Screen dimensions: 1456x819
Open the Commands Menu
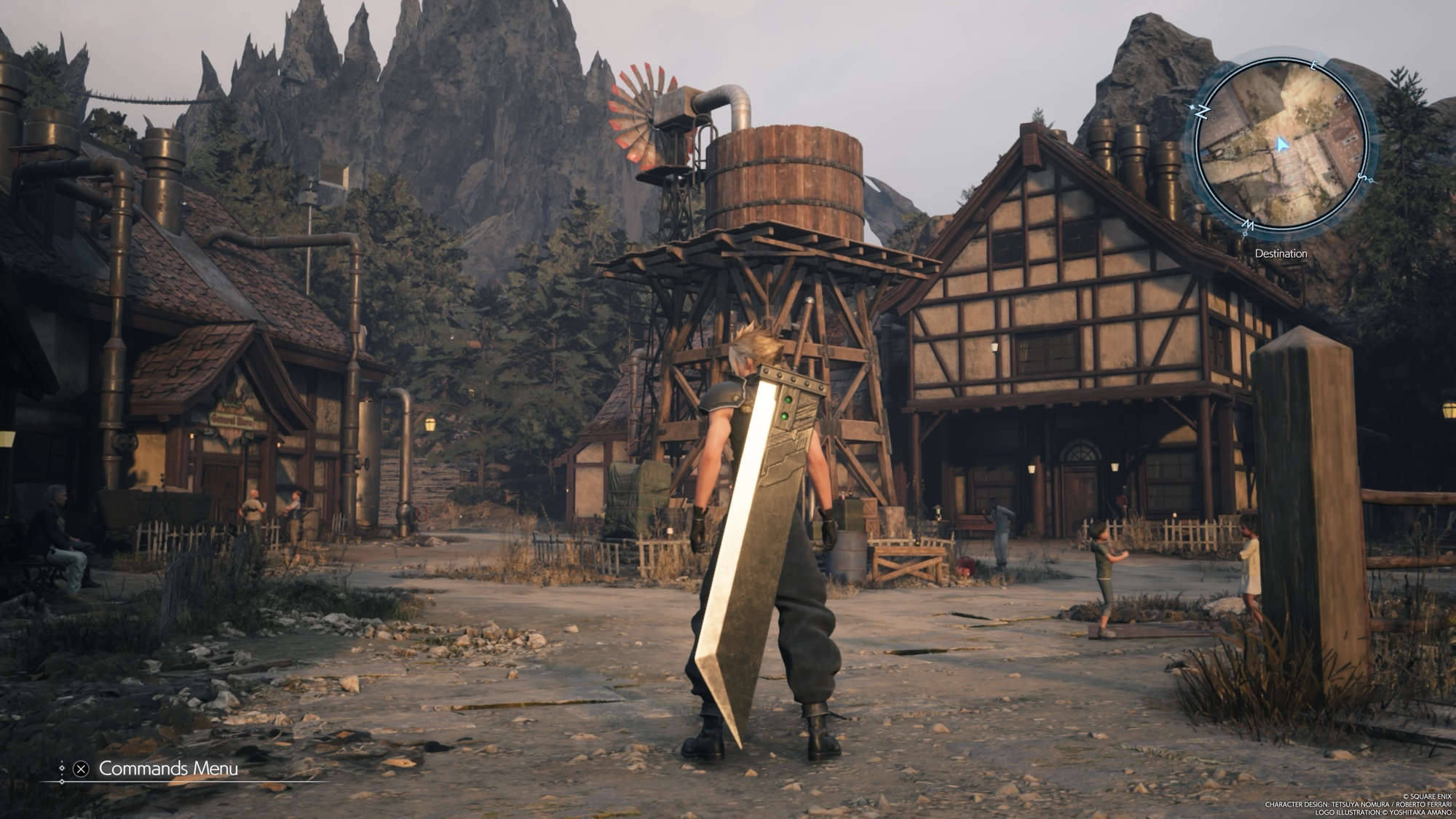tap(167, 769)
